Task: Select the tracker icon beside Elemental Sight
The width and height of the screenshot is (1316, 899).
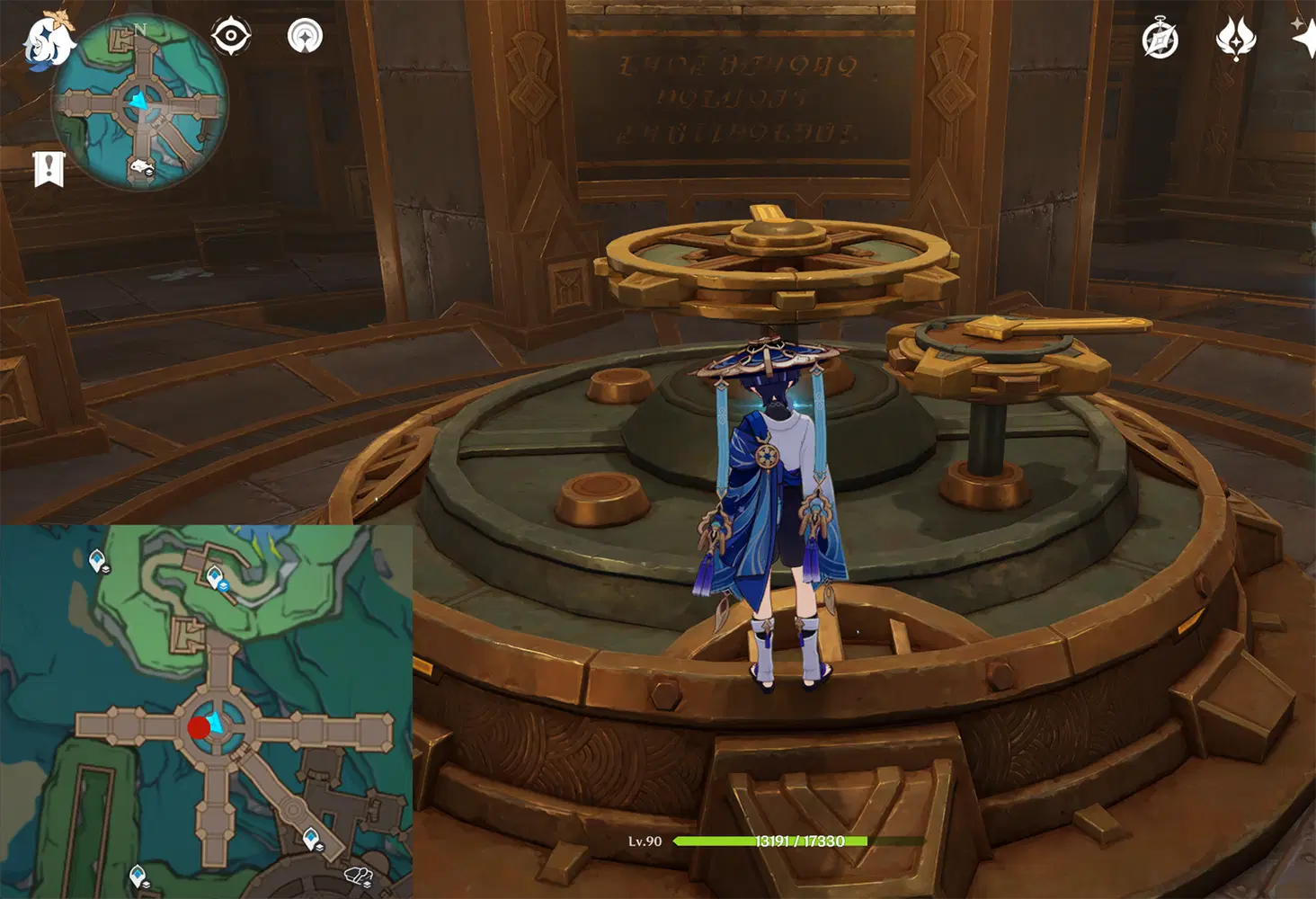Action: click(307, 37)
